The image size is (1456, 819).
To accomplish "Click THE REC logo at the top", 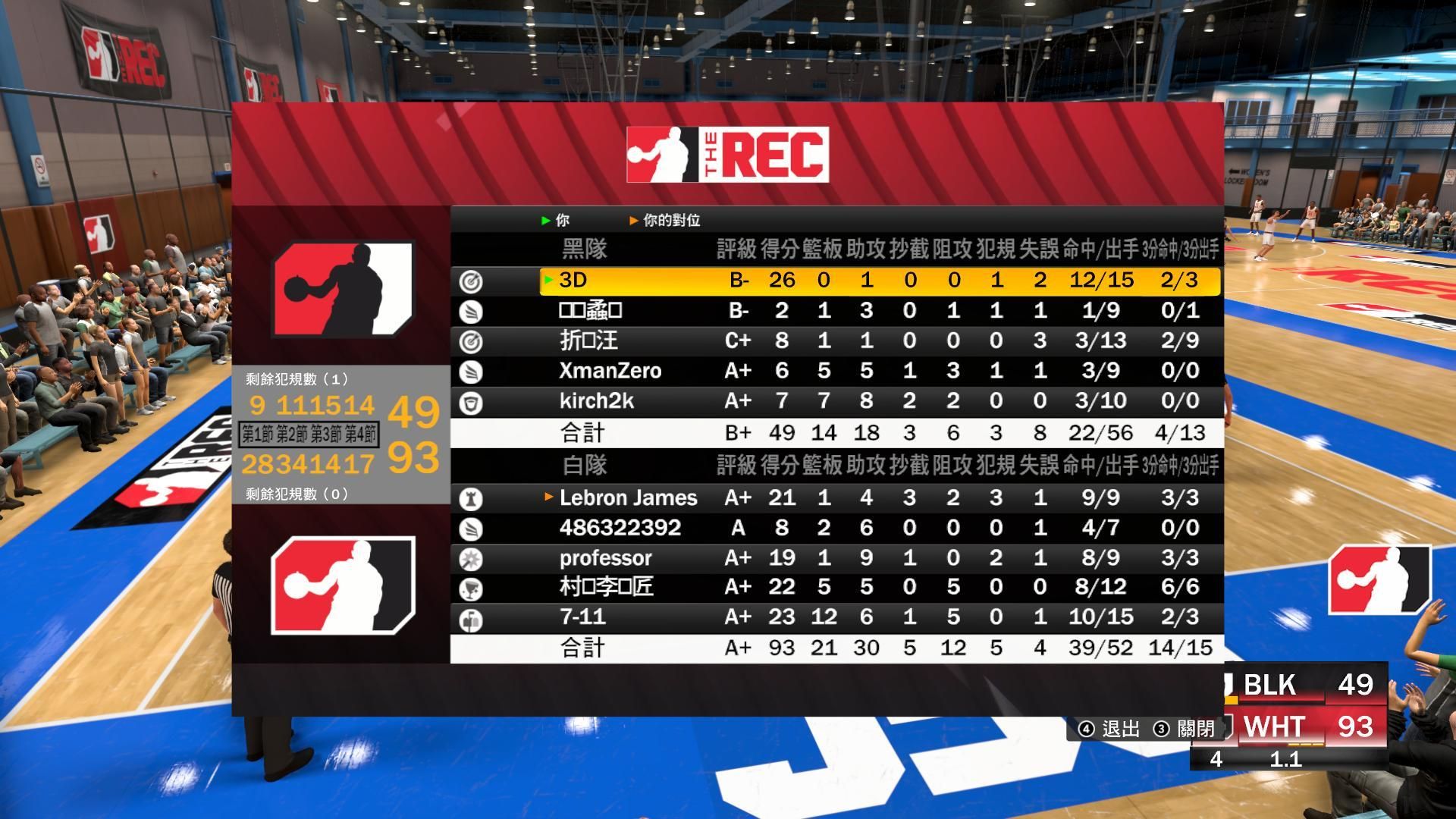I will click(726, 154).
